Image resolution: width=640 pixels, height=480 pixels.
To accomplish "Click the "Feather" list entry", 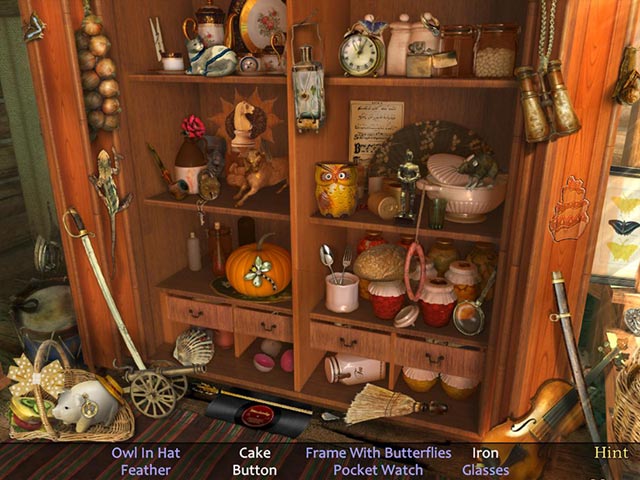I will (x=146, y=470).
